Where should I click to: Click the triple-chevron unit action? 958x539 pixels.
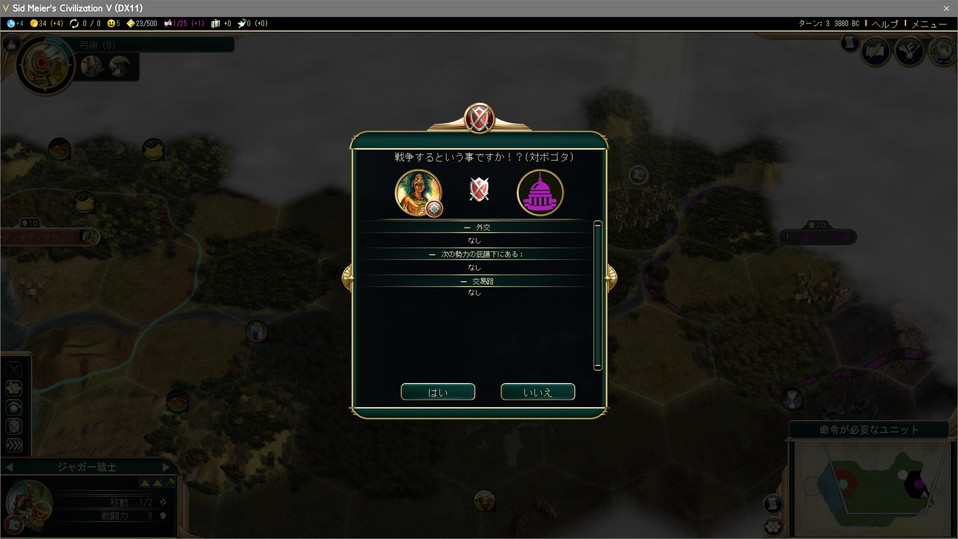click(14, 445)
